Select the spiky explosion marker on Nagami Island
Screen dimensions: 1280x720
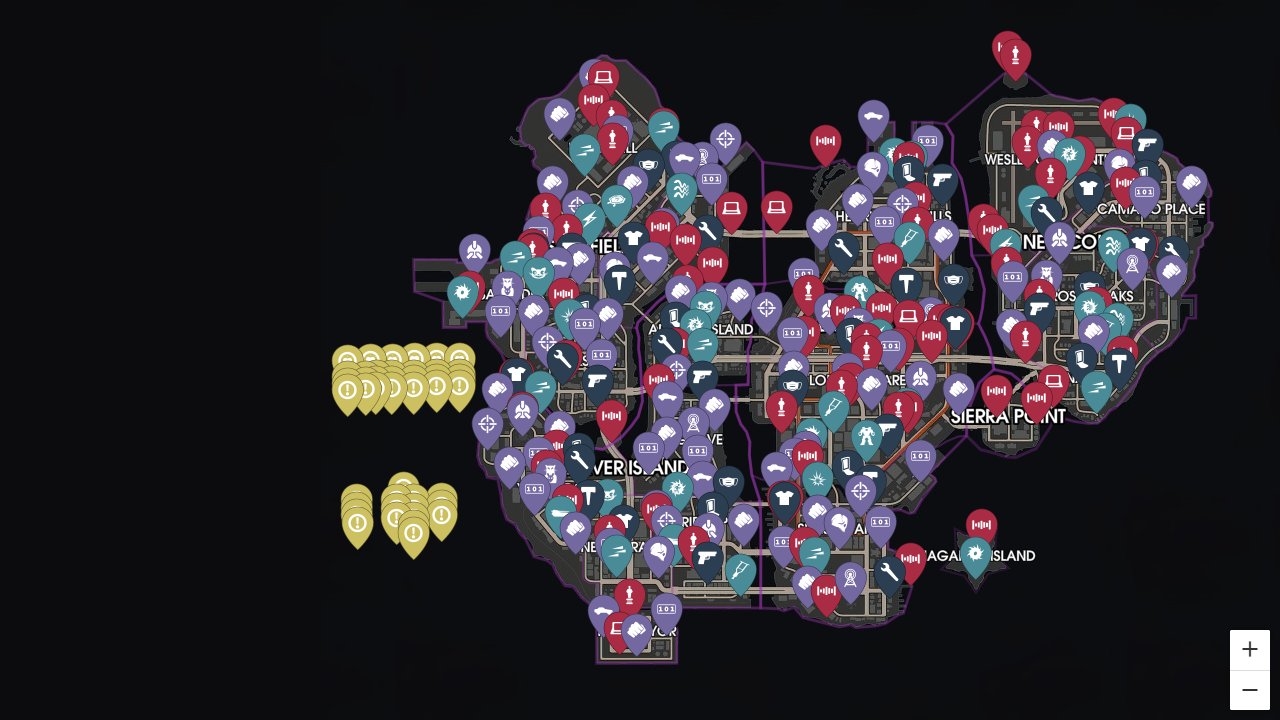click(x=976, y=553)
